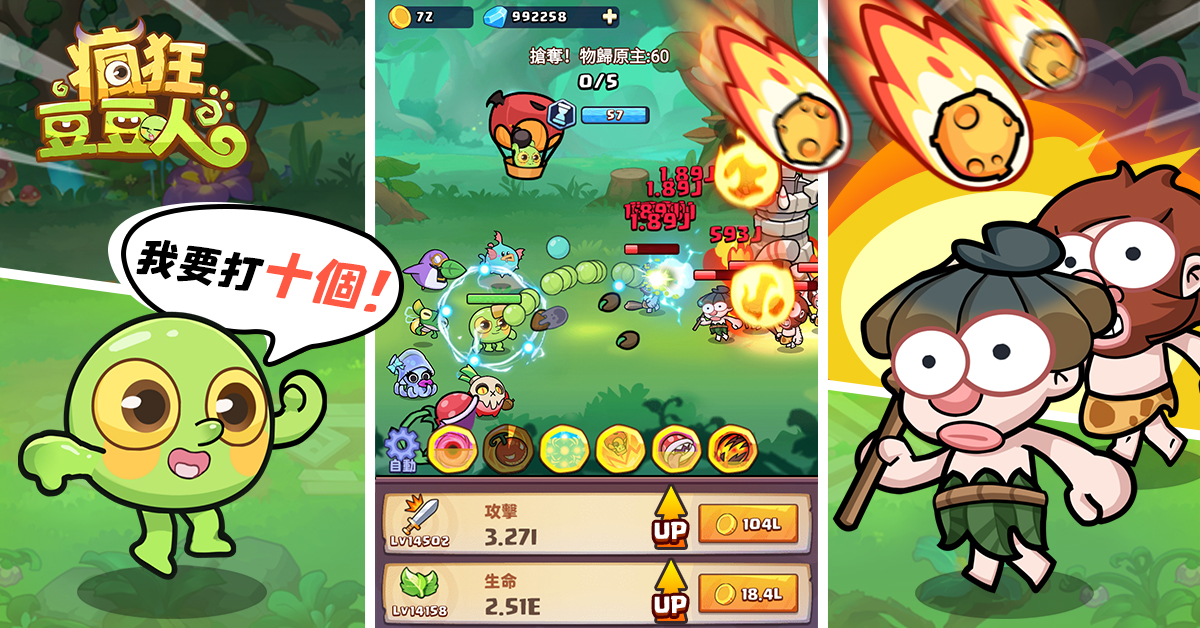Activate the piranha plant skill
This screenshot has width=1200, height=628.
[x=674, y=449]
